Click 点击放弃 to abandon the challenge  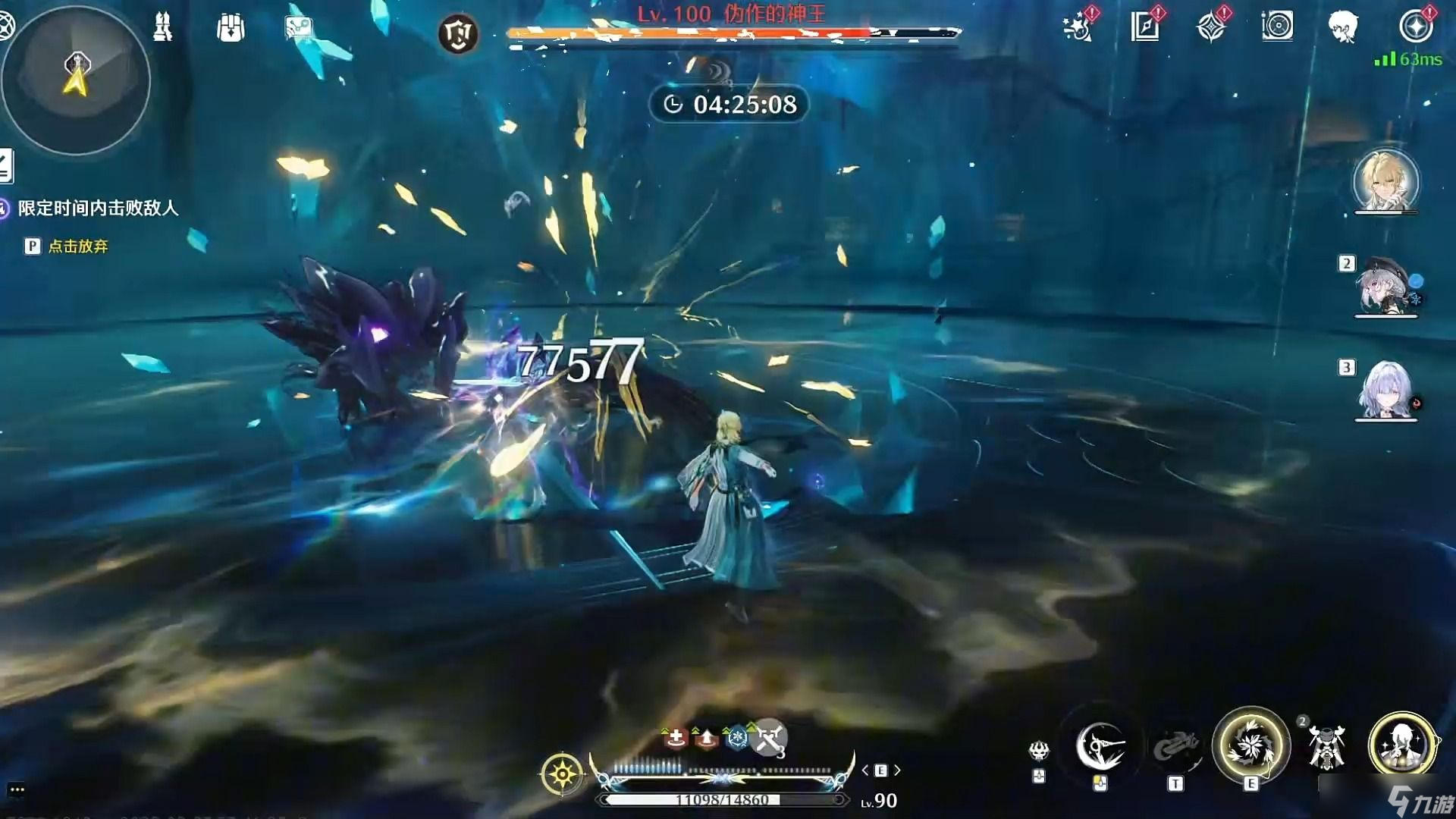77,246
